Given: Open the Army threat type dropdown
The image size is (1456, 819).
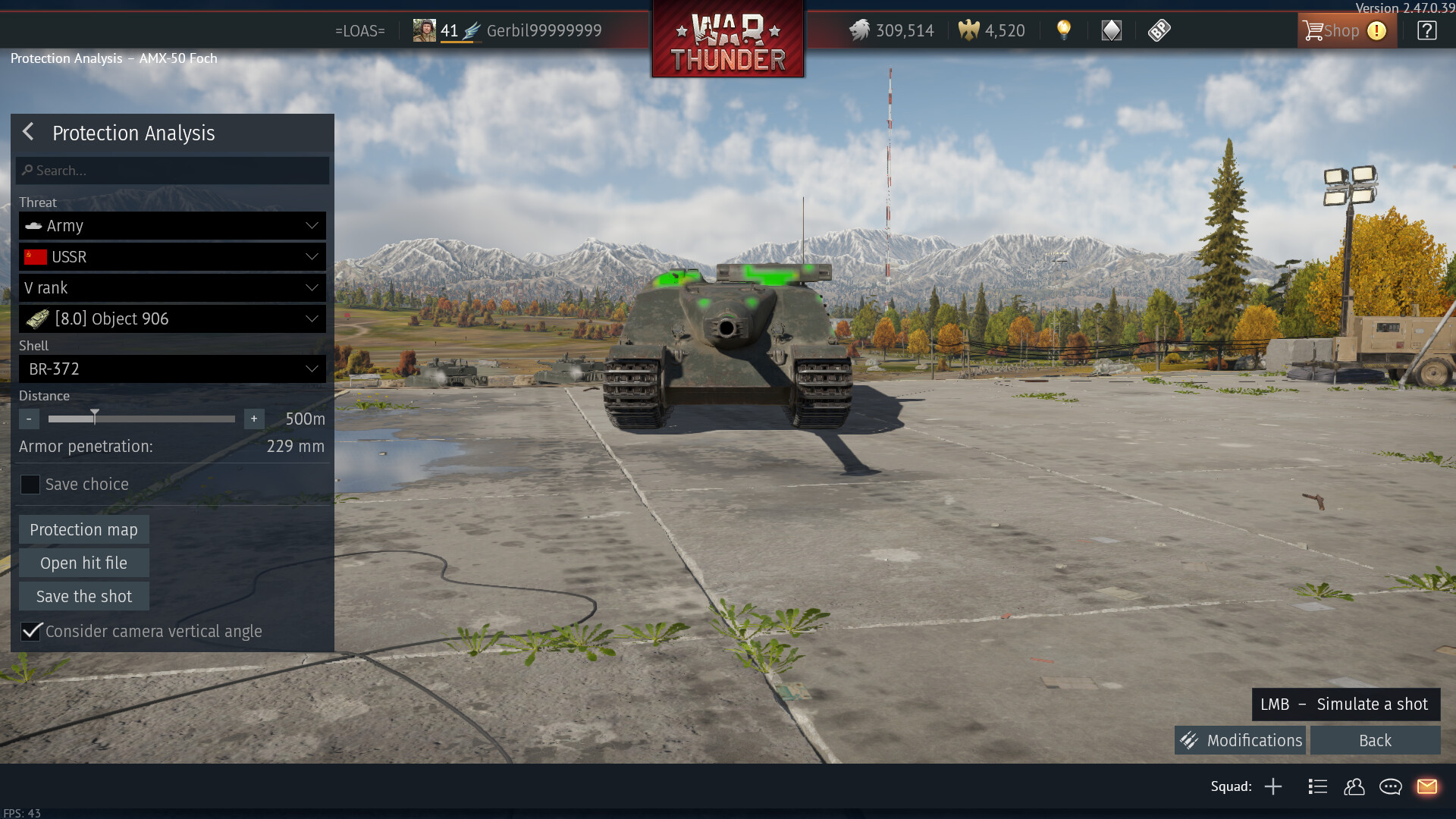Looking at the screenshot, I should point(173,226).
